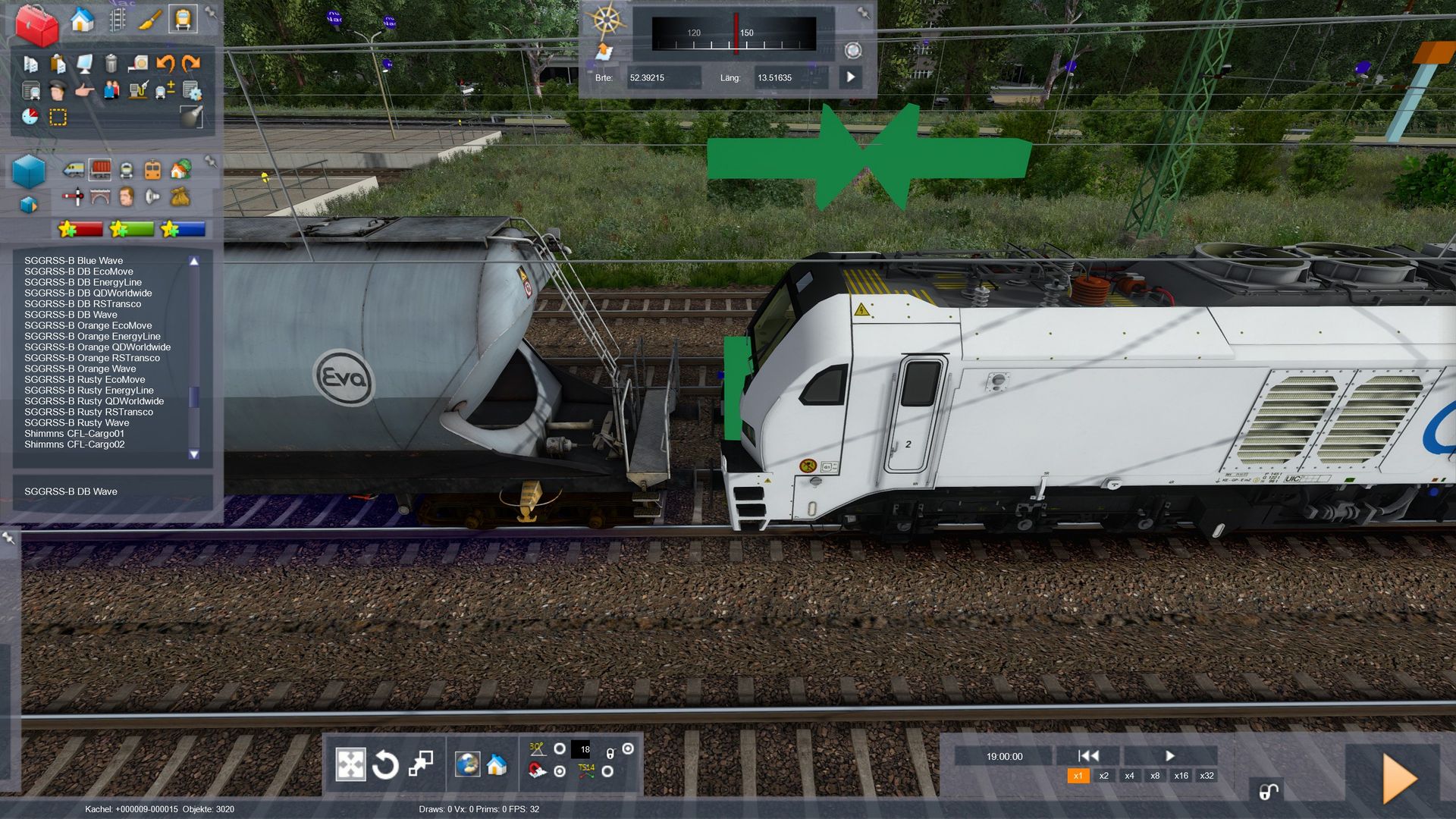
Task: Select the trash can delete tool
Action: (111, 64)
